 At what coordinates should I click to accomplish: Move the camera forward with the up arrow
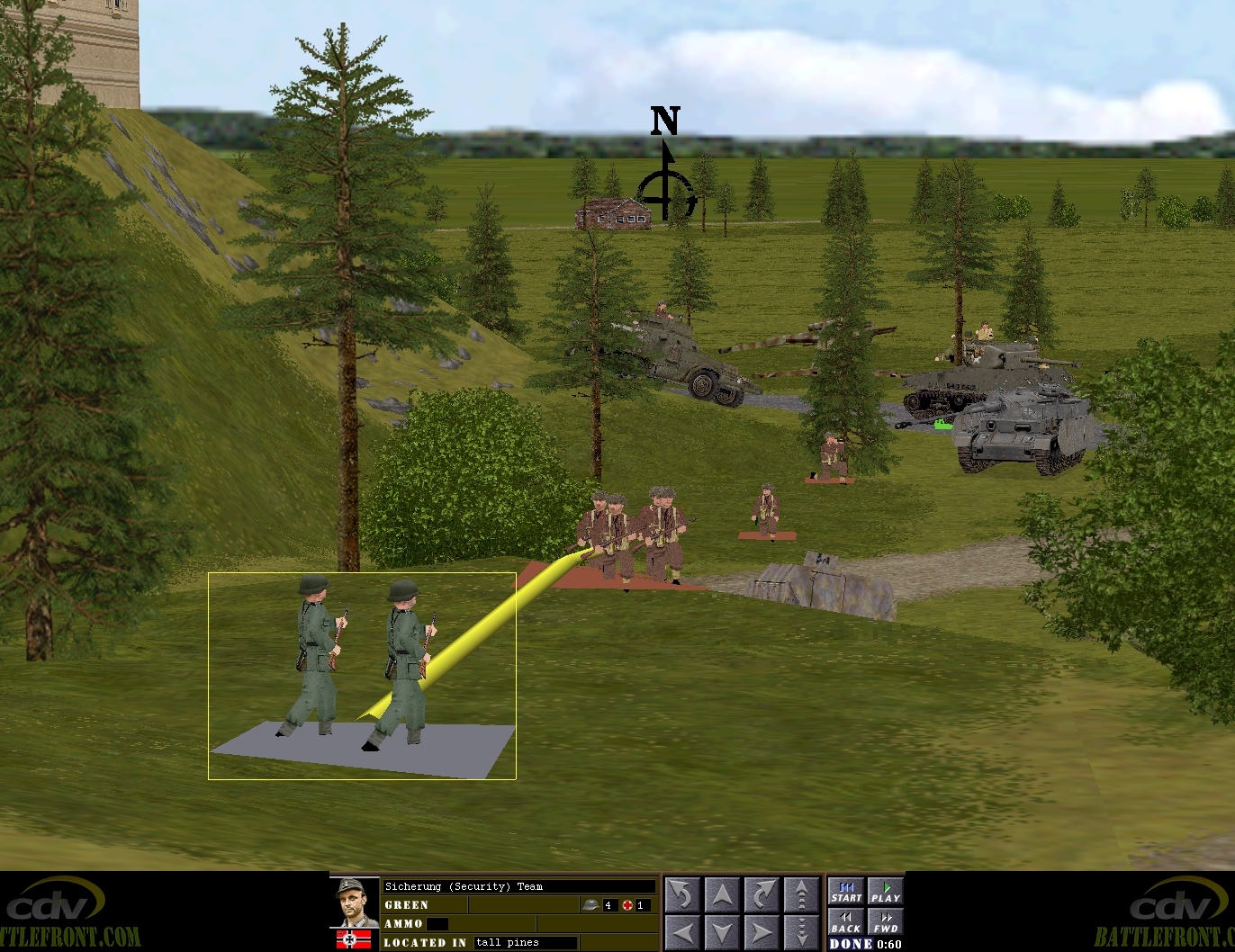pos(722,895)
